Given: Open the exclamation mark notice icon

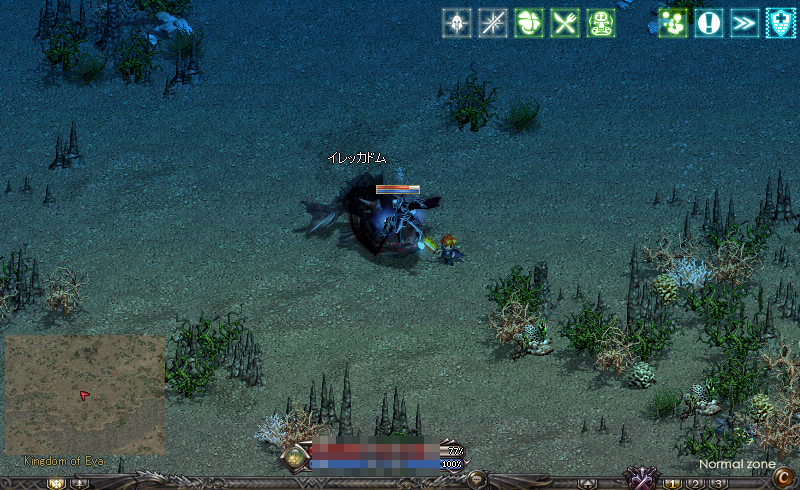Looking at the screenshot, I should 709,23.
